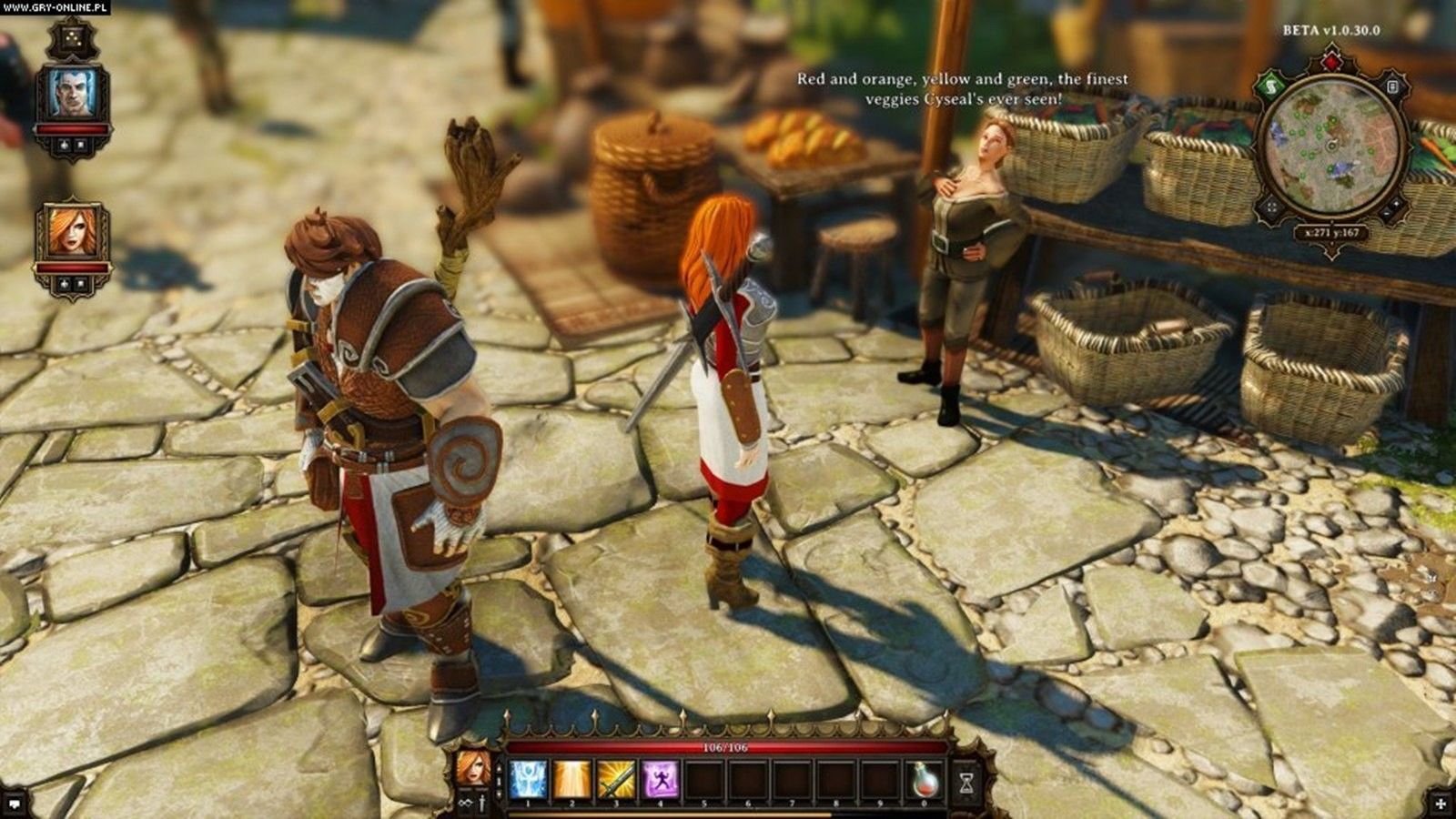Select the red-haired woman's party portrait

[73, 233]
